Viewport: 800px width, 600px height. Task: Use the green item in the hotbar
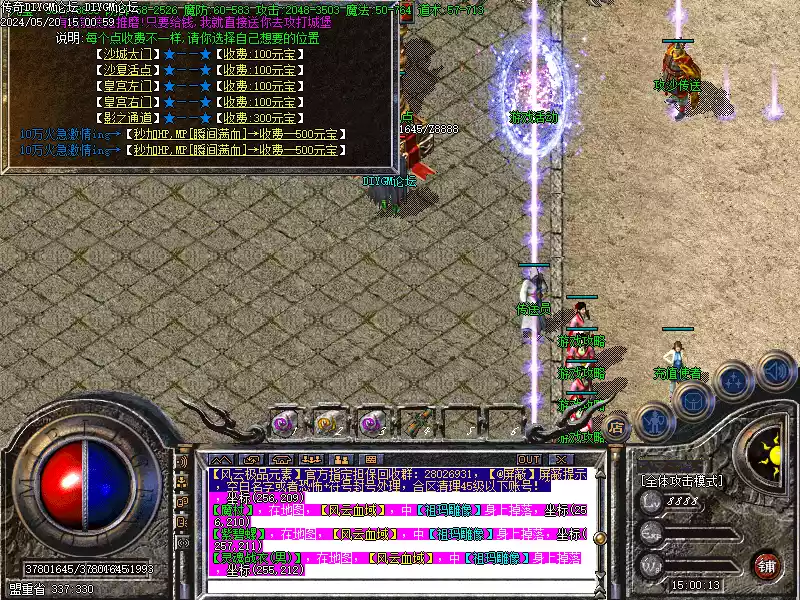[x=416, y=423]
